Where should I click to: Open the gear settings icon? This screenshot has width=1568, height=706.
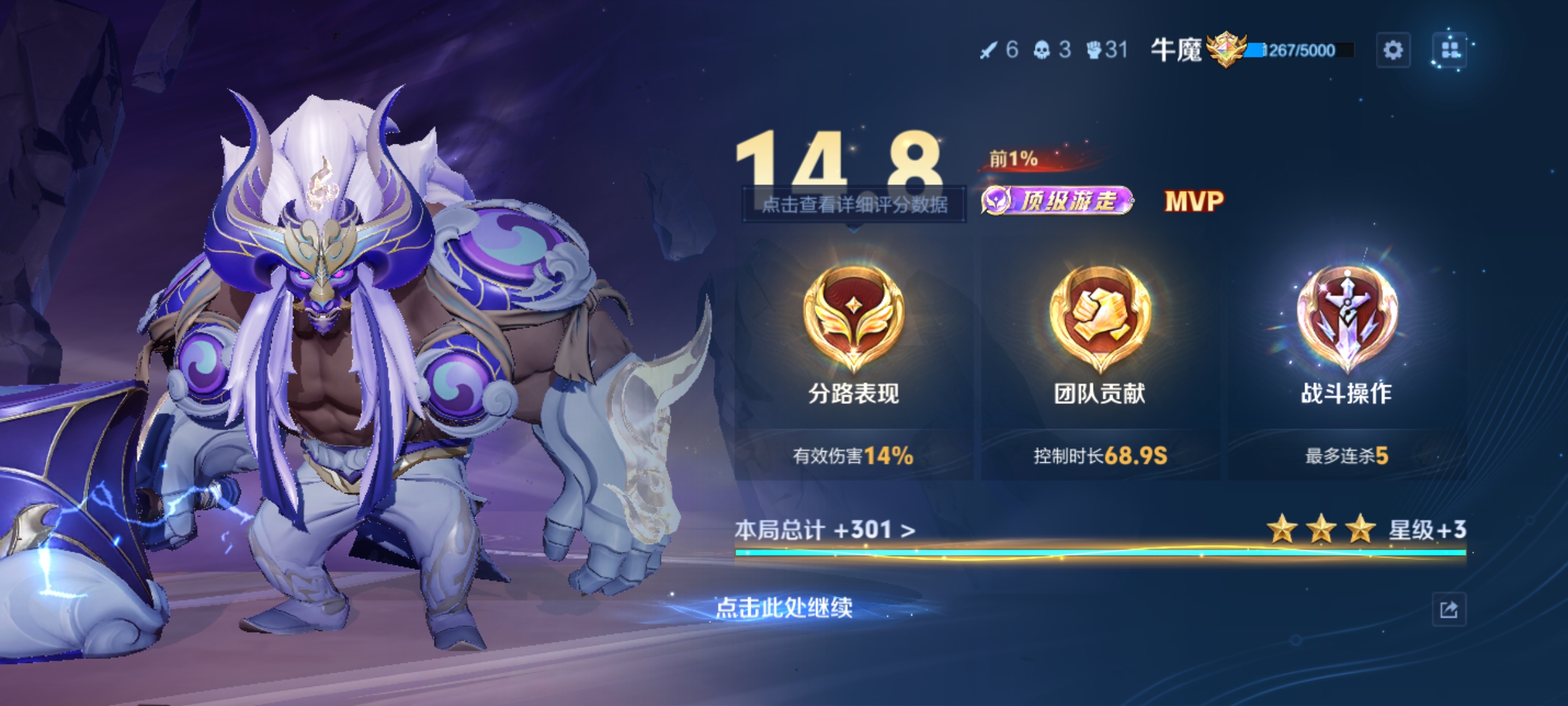1393,50
